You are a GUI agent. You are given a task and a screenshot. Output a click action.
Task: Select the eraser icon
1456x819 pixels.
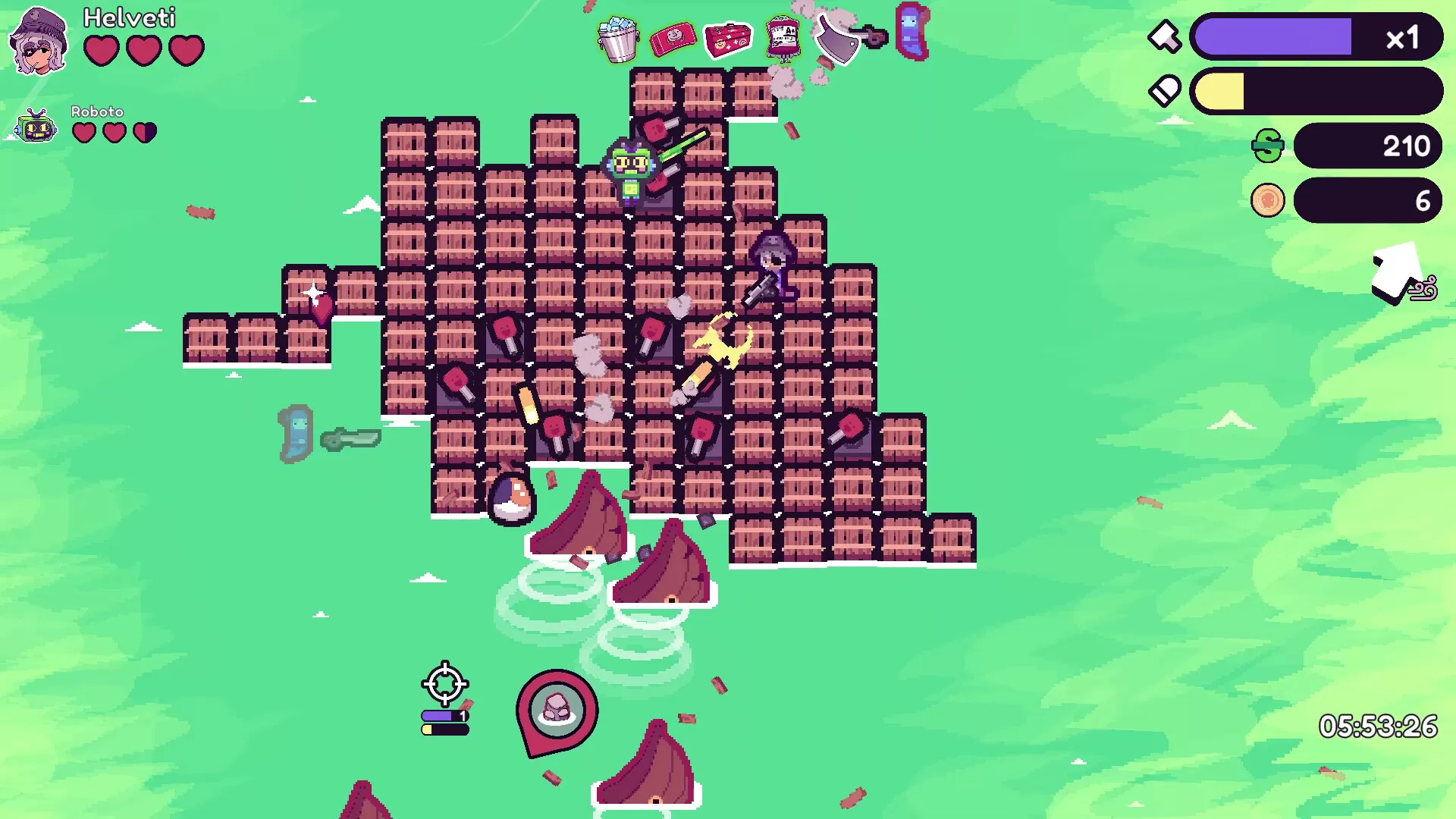(1164, 91)
